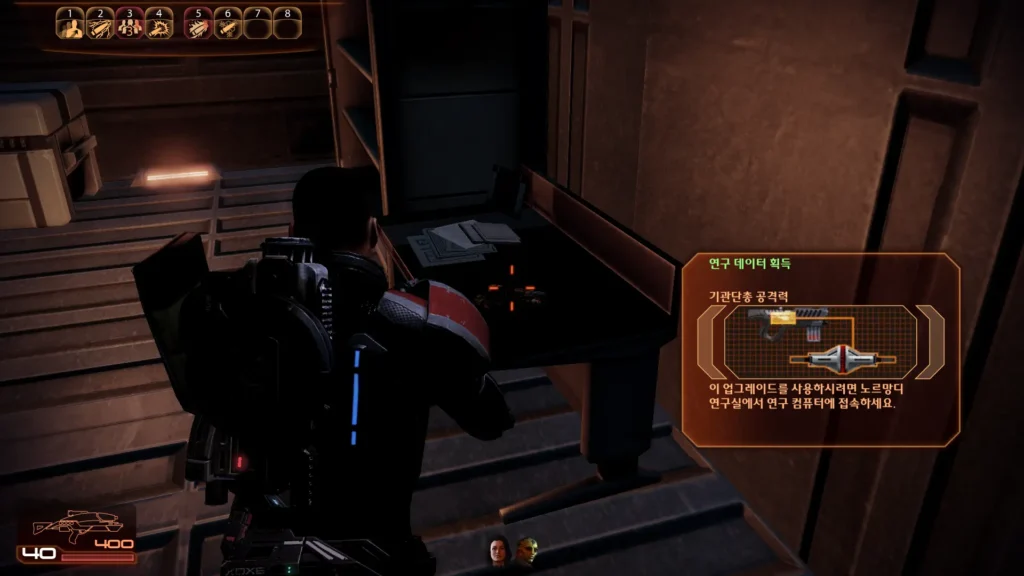This screenshot has height=576, width=1024.
Task: Activate the electrified ammo power in slot 2
Action: click(100, 27)
